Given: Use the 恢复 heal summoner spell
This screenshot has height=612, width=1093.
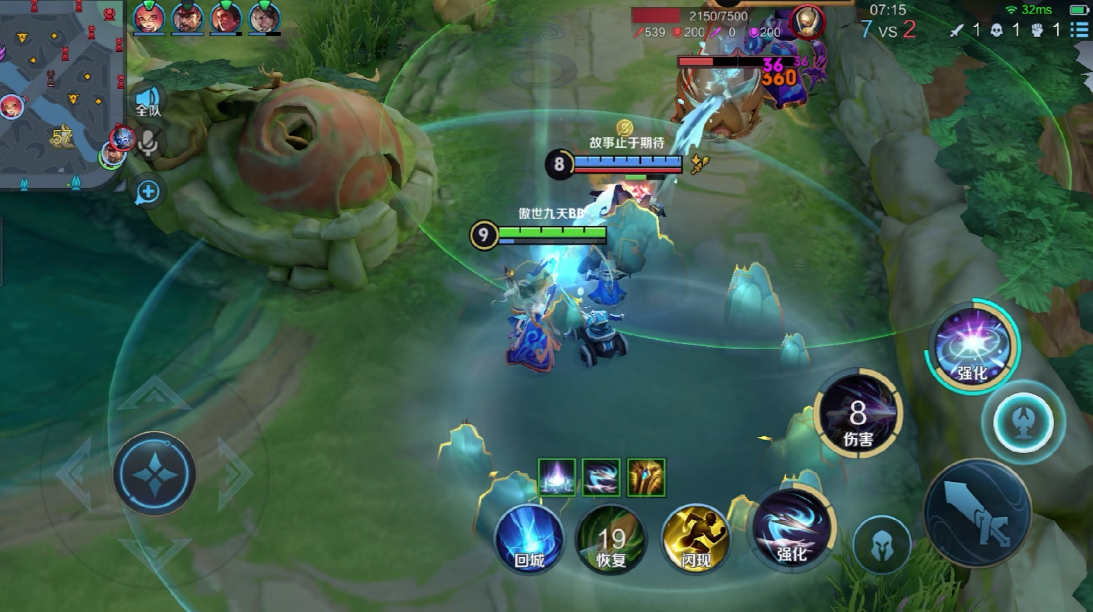Looking at the screenshot, I should (611, 539).
